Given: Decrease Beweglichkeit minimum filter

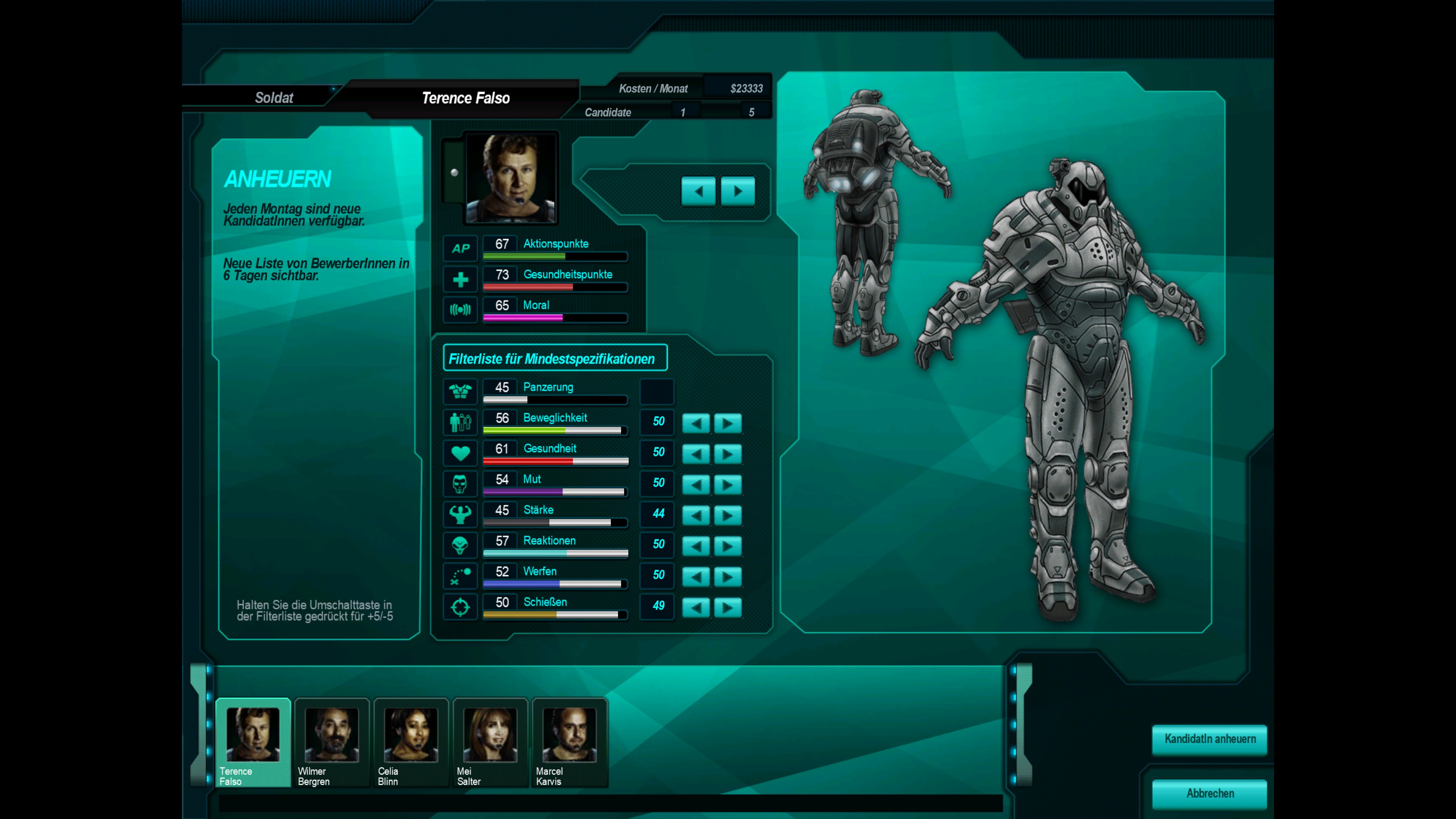Looking at the screenshot, I should tap(696, 423).
